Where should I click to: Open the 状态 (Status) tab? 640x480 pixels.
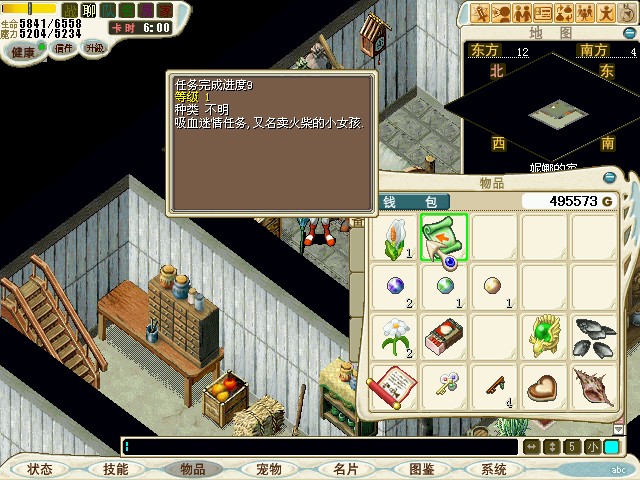[x=40, y=469]
